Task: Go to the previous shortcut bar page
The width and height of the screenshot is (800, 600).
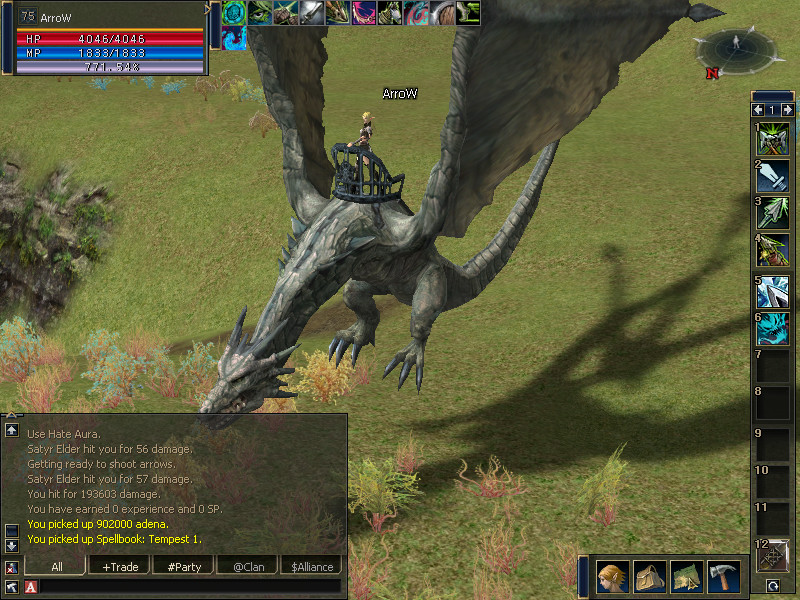Action: pyautogui.click(x=757, y=109)
